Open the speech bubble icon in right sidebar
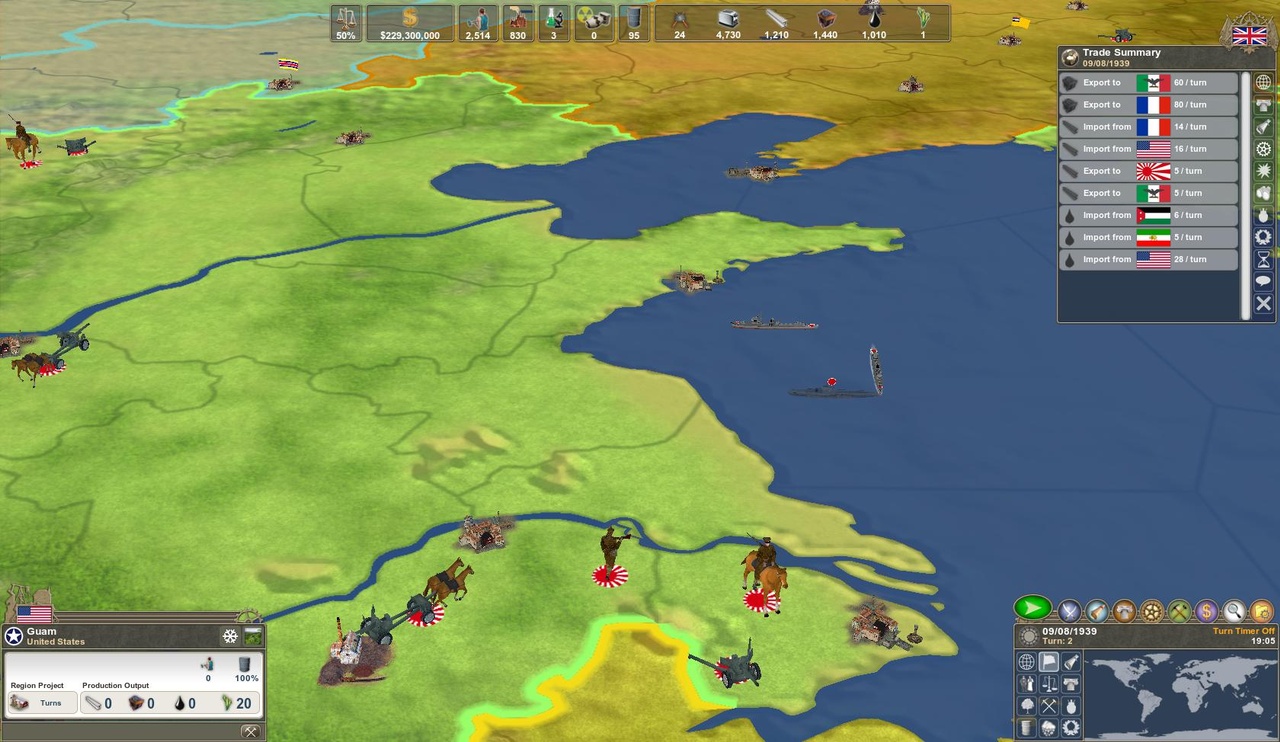The width and height of the screenshot is (1280, 742). (1264, 280)
